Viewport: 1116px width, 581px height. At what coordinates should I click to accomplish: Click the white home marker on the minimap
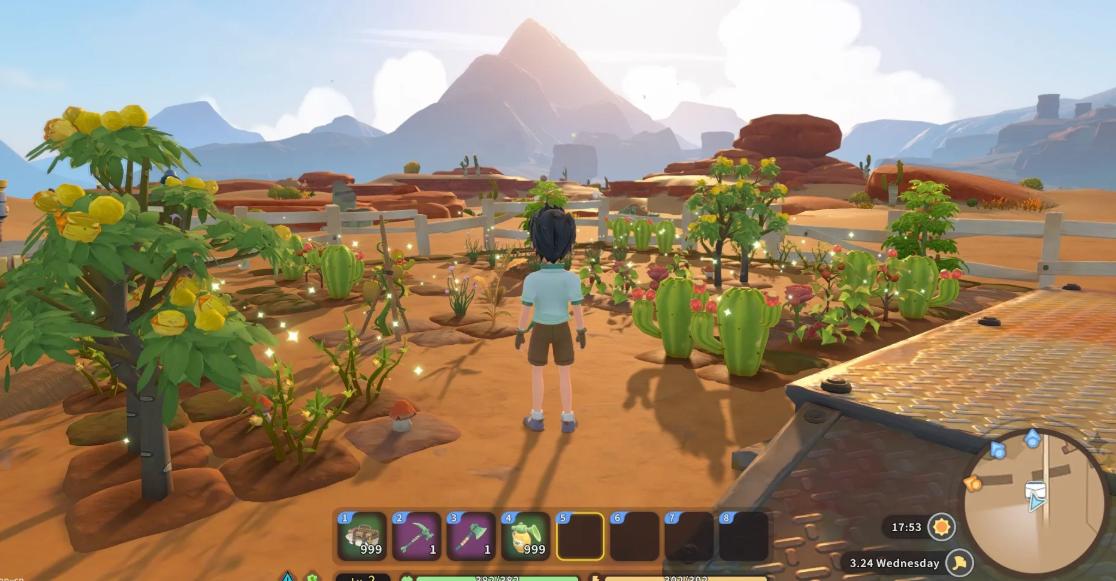[x=1036, y=490]
